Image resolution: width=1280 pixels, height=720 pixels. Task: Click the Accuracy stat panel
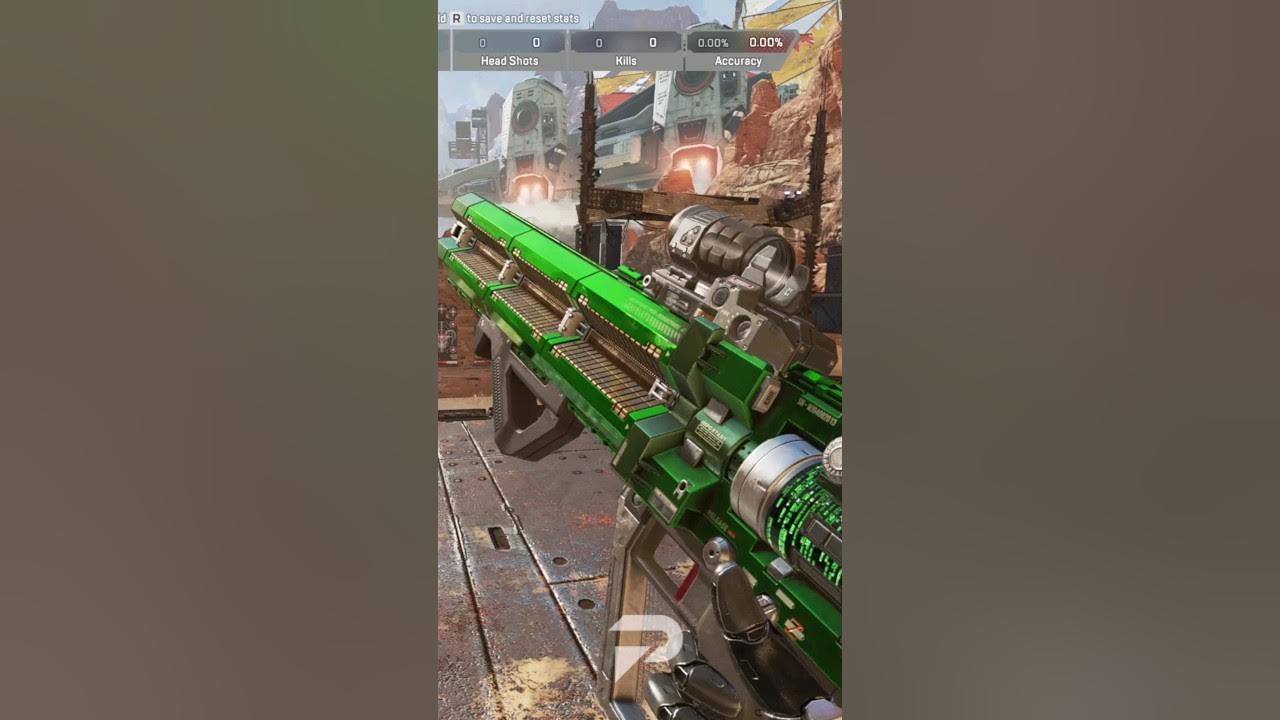[740, 50]
